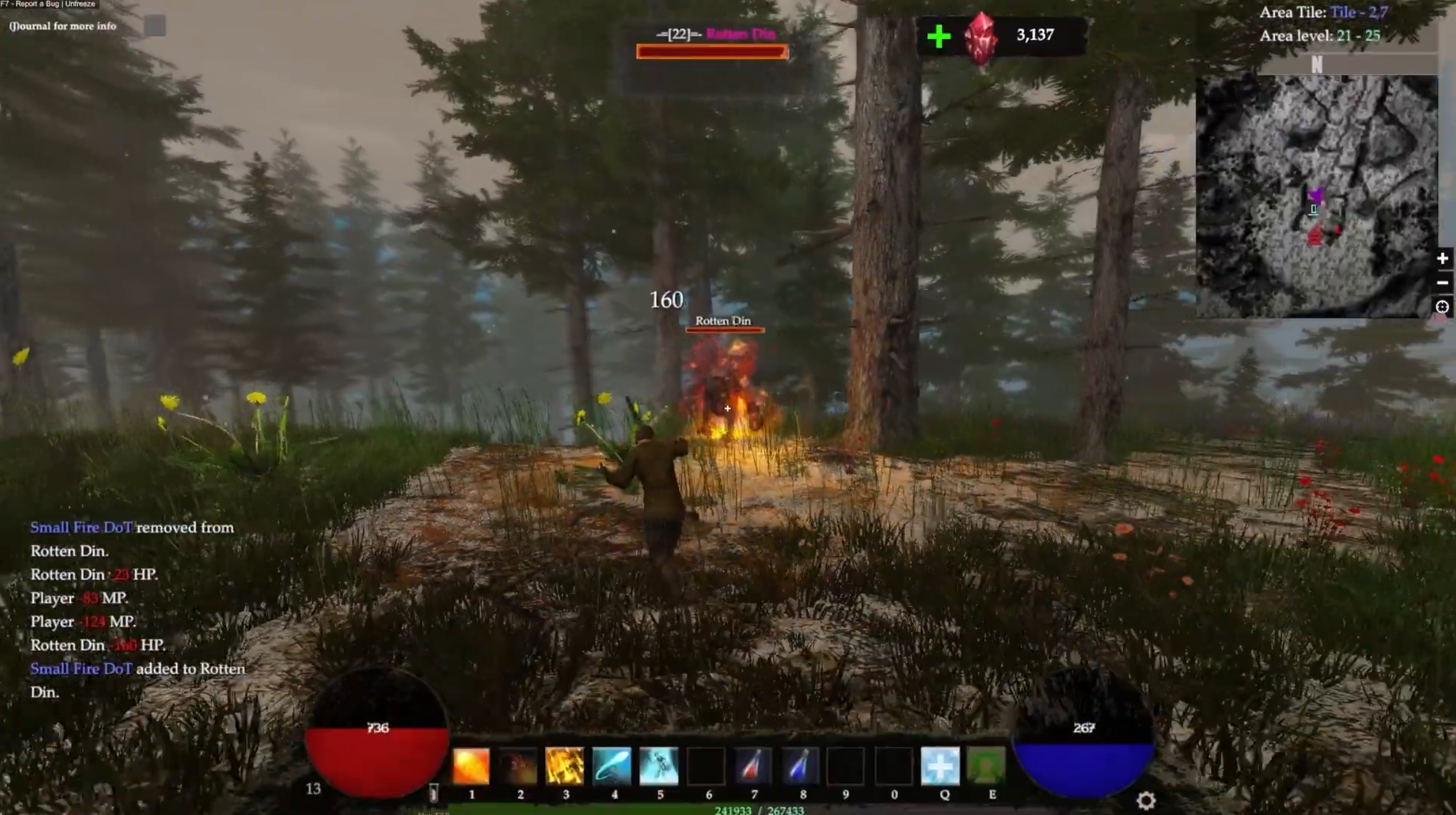This screenshot has width=1456, height=815.
Task: Select the green portrait skill slot E
Action: 987,766
